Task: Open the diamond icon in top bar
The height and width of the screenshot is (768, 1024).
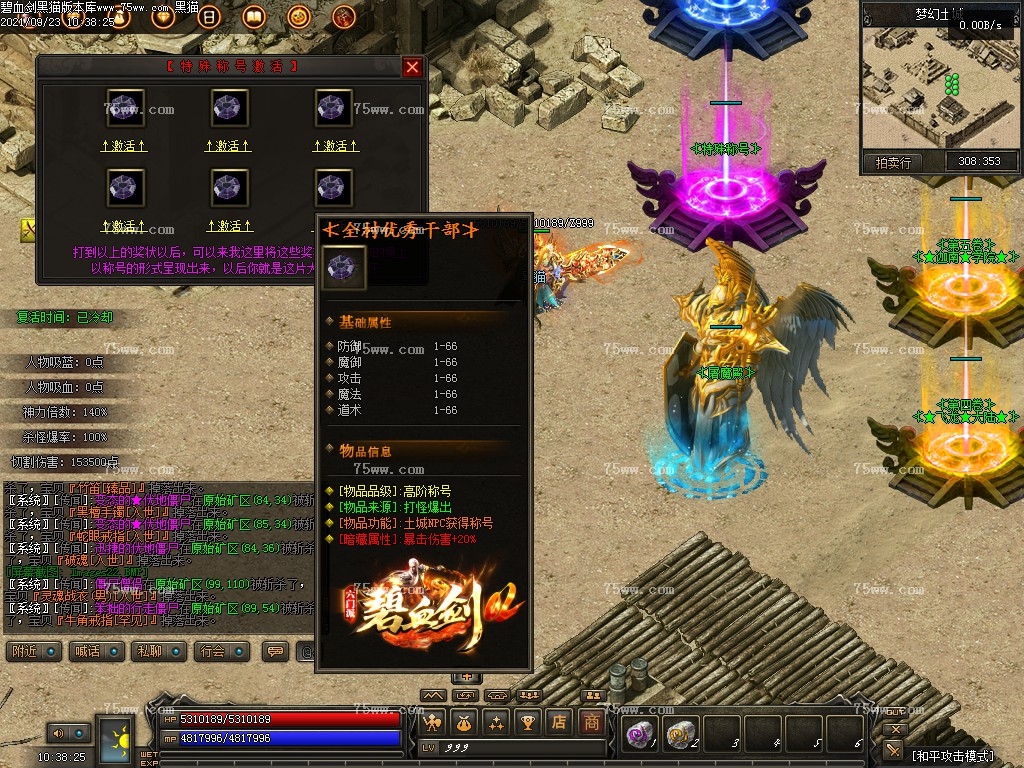Action: tap(164, 17)
